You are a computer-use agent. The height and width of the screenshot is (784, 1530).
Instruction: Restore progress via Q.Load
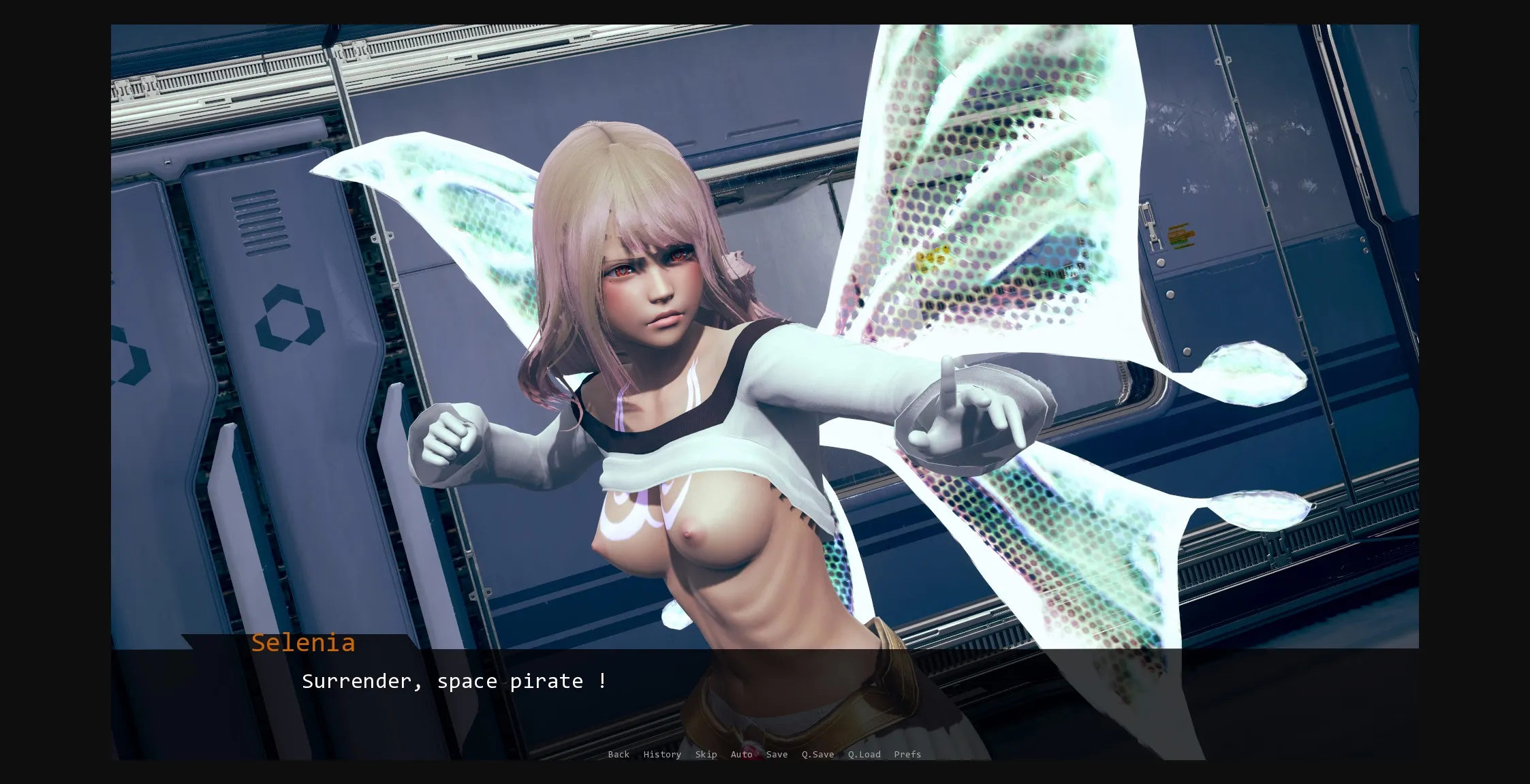point(864,754)
